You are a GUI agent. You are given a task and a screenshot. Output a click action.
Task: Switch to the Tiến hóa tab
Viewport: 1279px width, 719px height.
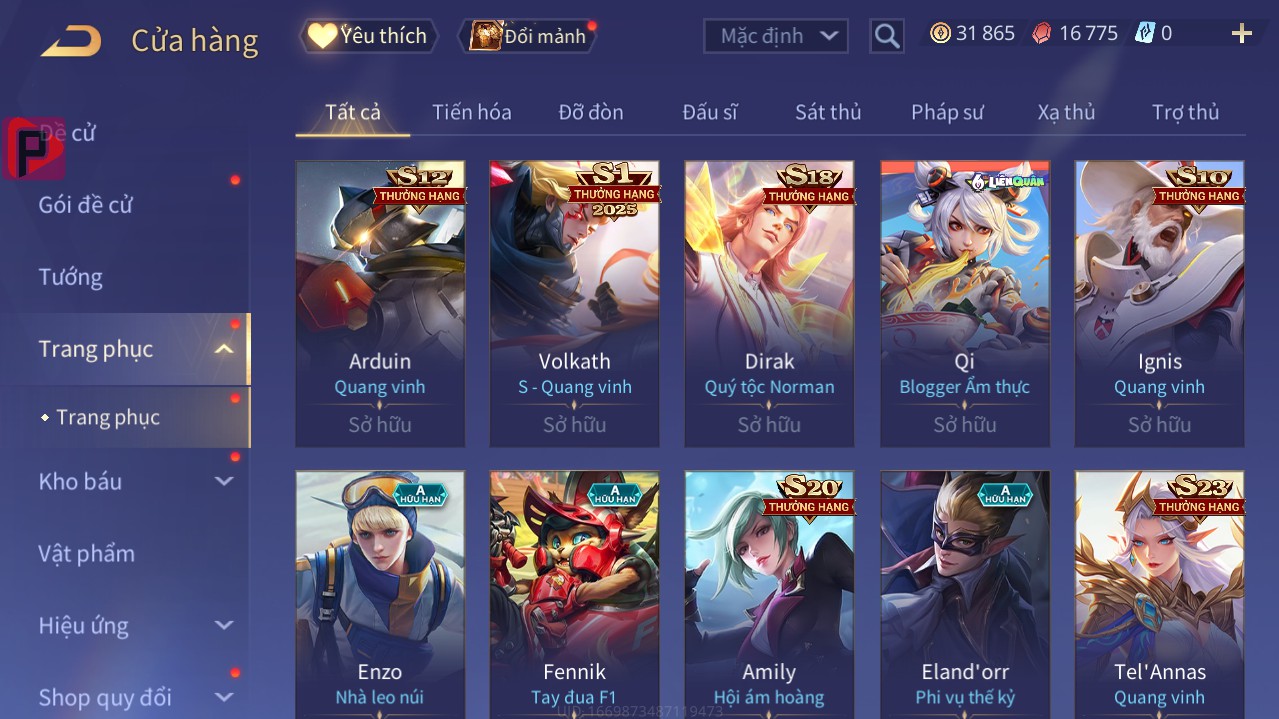pos(471,112)
